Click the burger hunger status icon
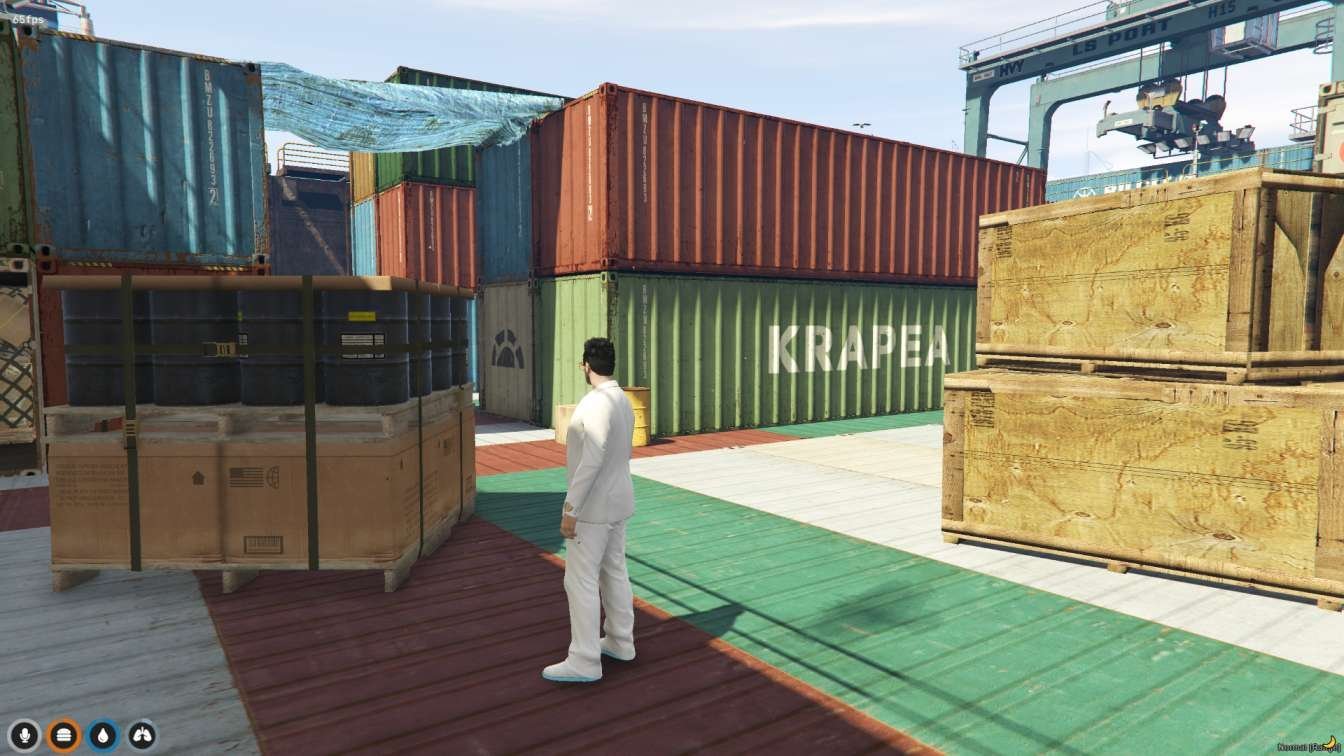This screenshot has width=1344, height=756. coord(63,734)
